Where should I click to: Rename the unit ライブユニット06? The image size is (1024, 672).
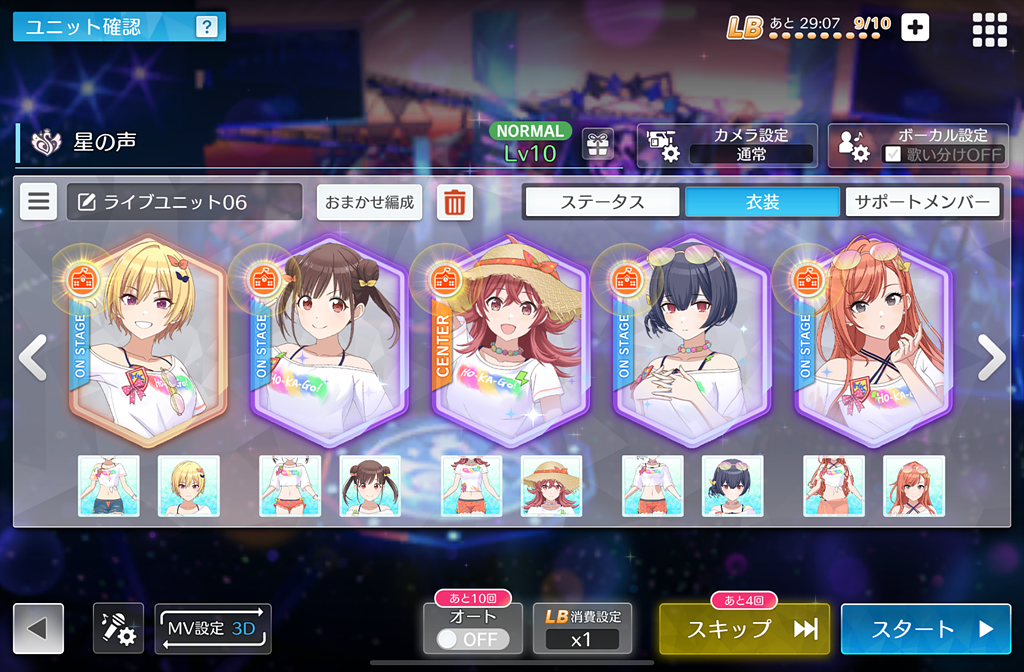[184, 202]
